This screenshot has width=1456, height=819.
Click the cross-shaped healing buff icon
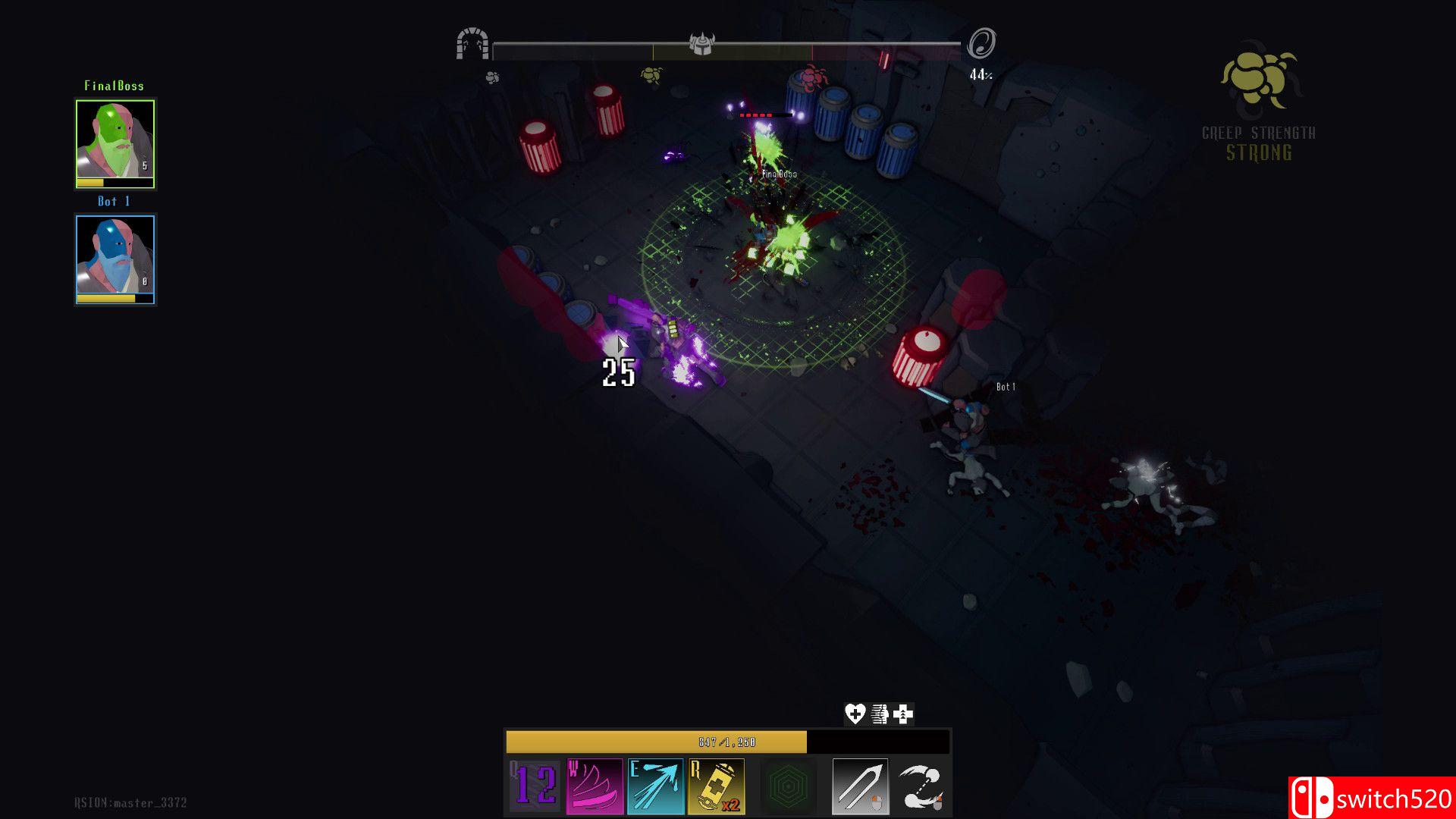click(904, 714)
